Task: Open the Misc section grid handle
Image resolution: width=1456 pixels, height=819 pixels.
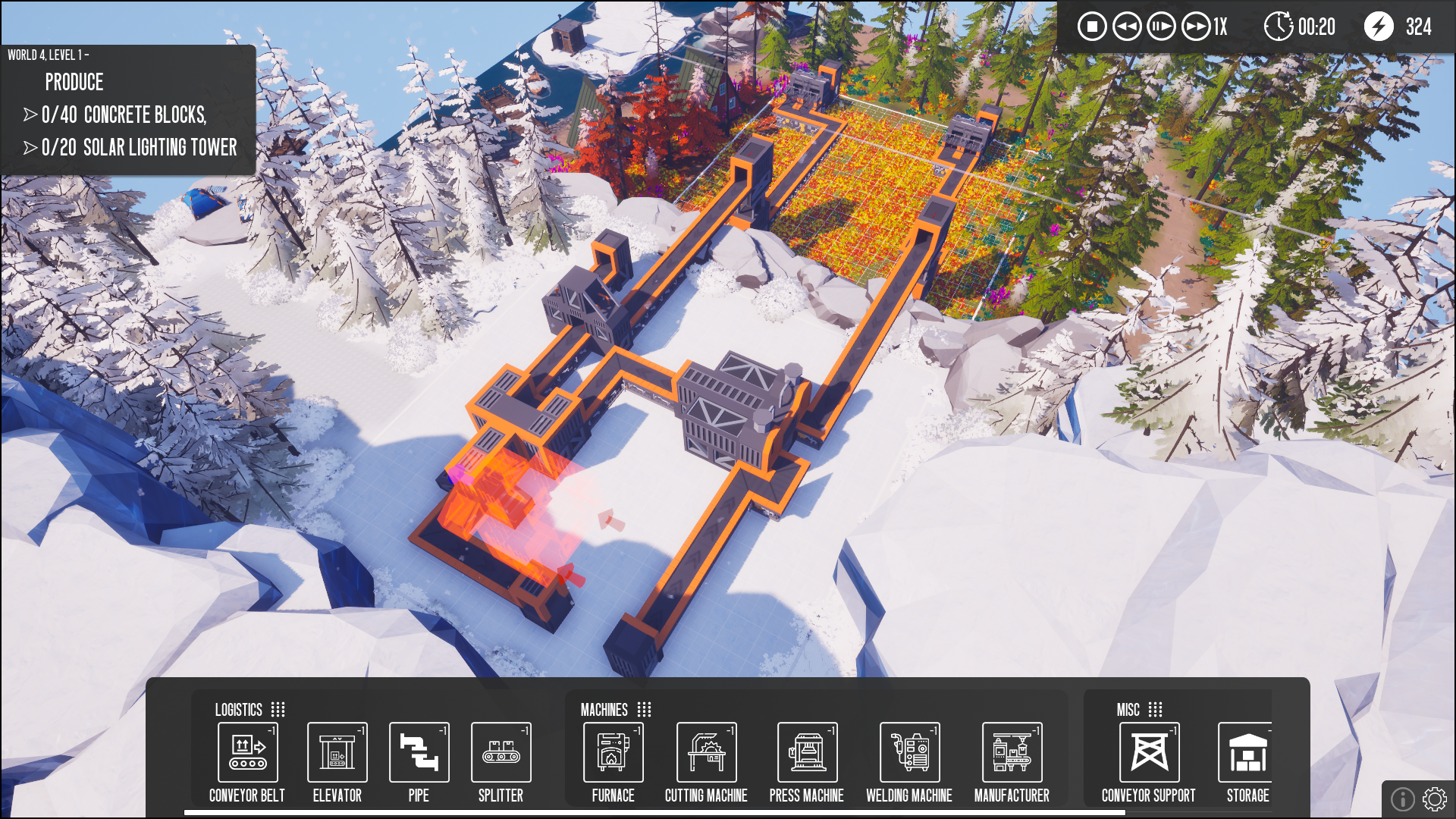Action: pyautogui.click(x=1156, y=710)
